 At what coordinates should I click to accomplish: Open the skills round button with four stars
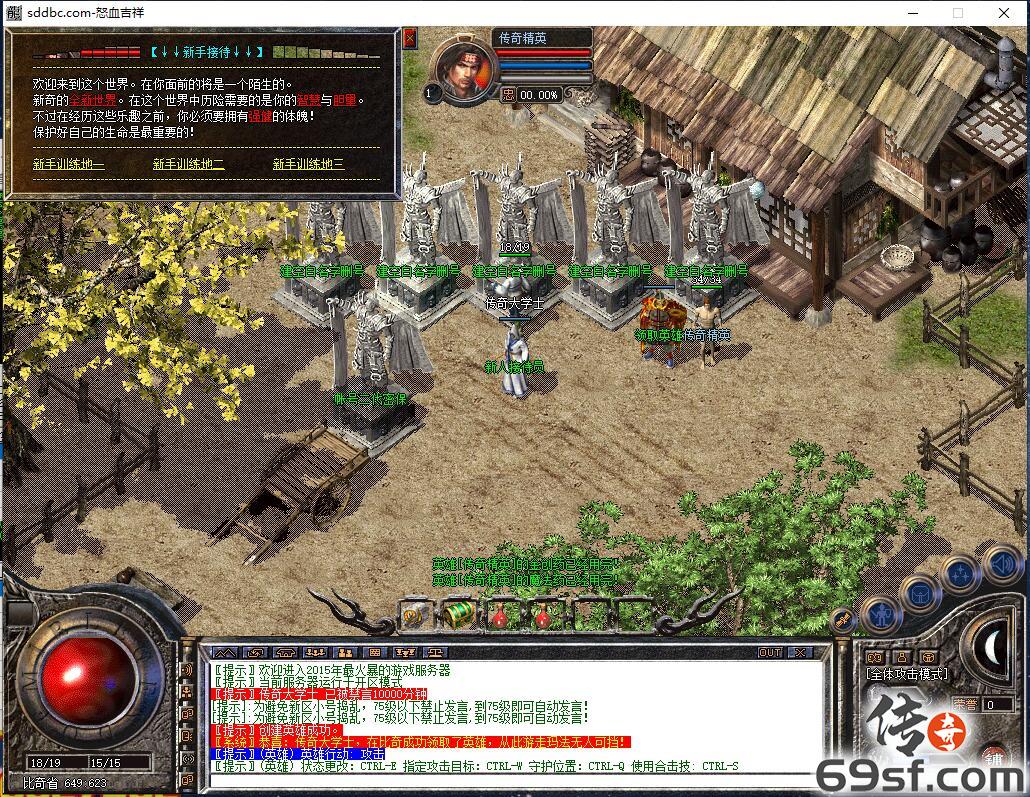[960, 573]
